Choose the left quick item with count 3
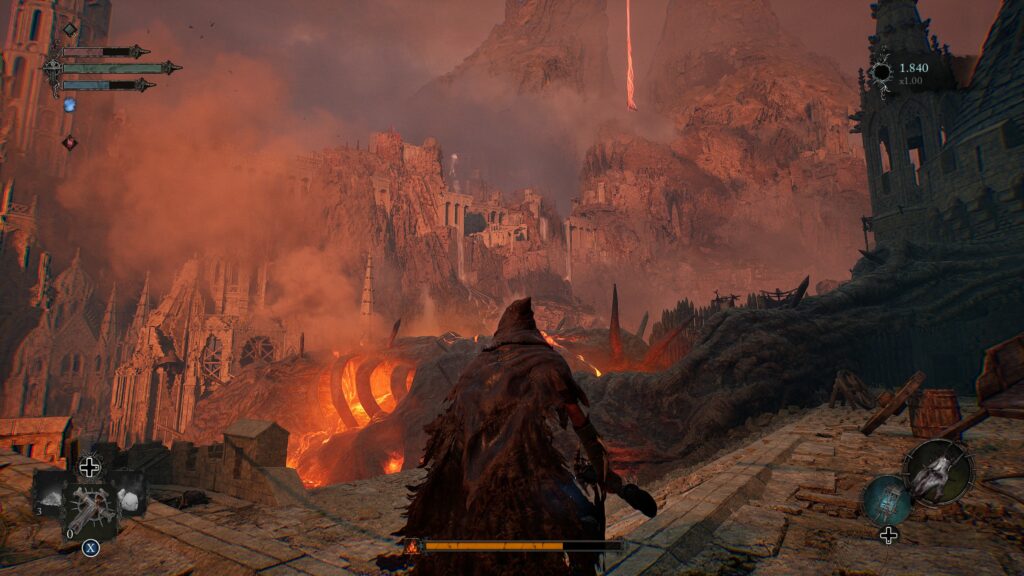Image resolution: width=1024 pixels, height=576 pixels. pyautogui.click(x=50, y=493)
